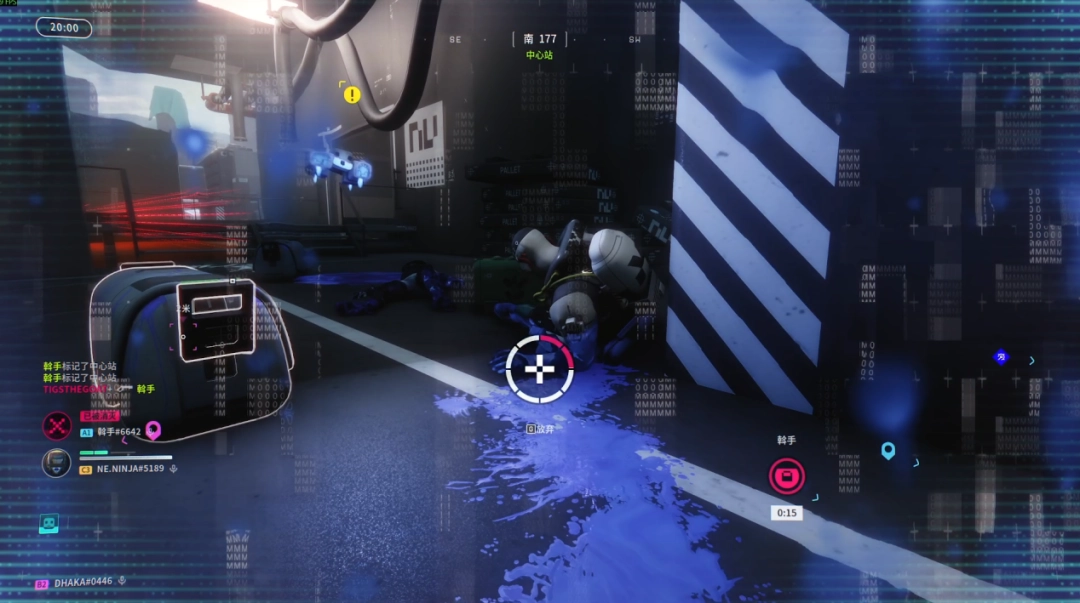Click NE.NINJA's helmeted avatar portrait

click(56, 462)
